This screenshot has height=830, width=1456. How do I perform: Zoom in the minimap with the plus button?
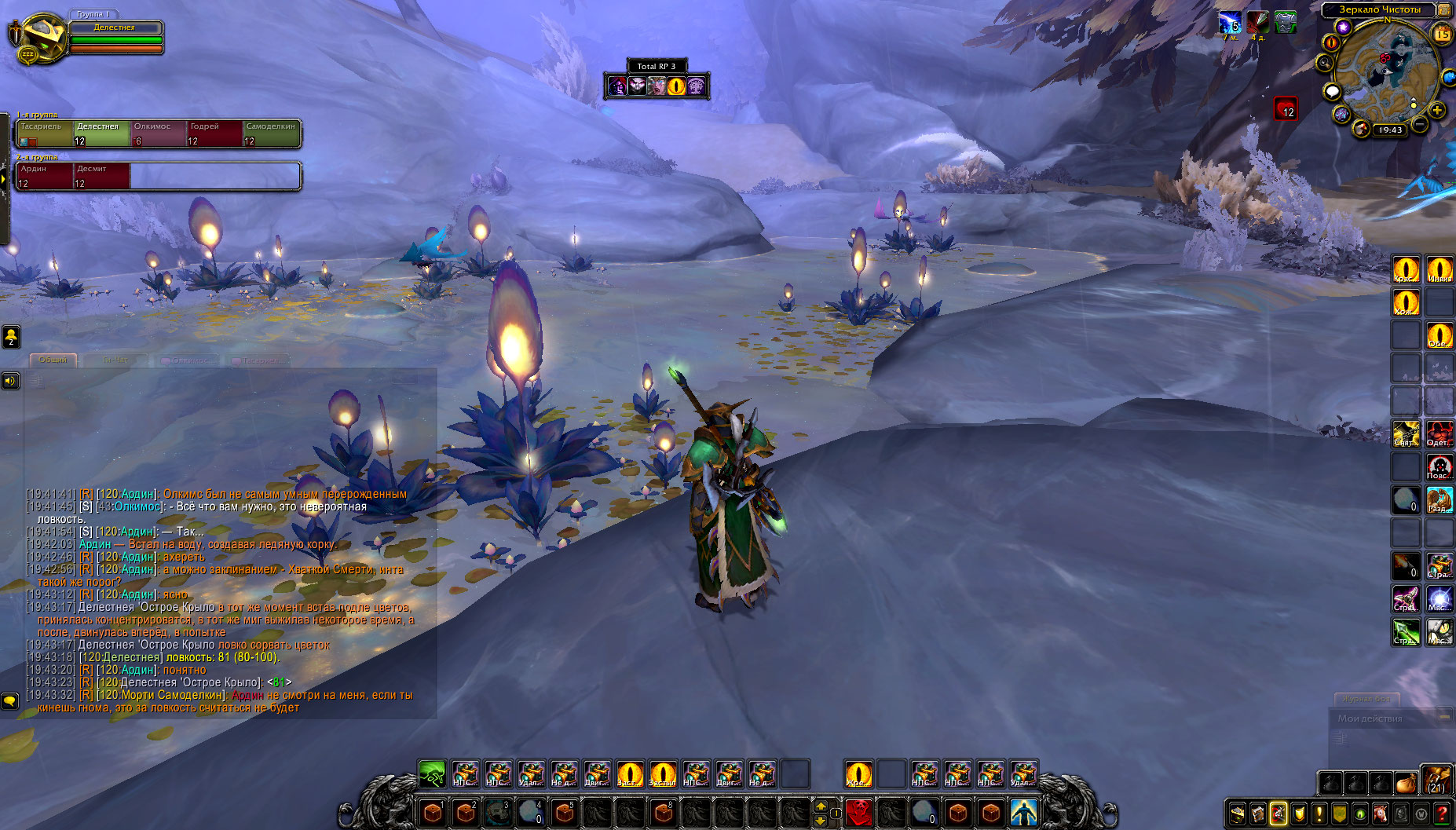coord(1437,111)
